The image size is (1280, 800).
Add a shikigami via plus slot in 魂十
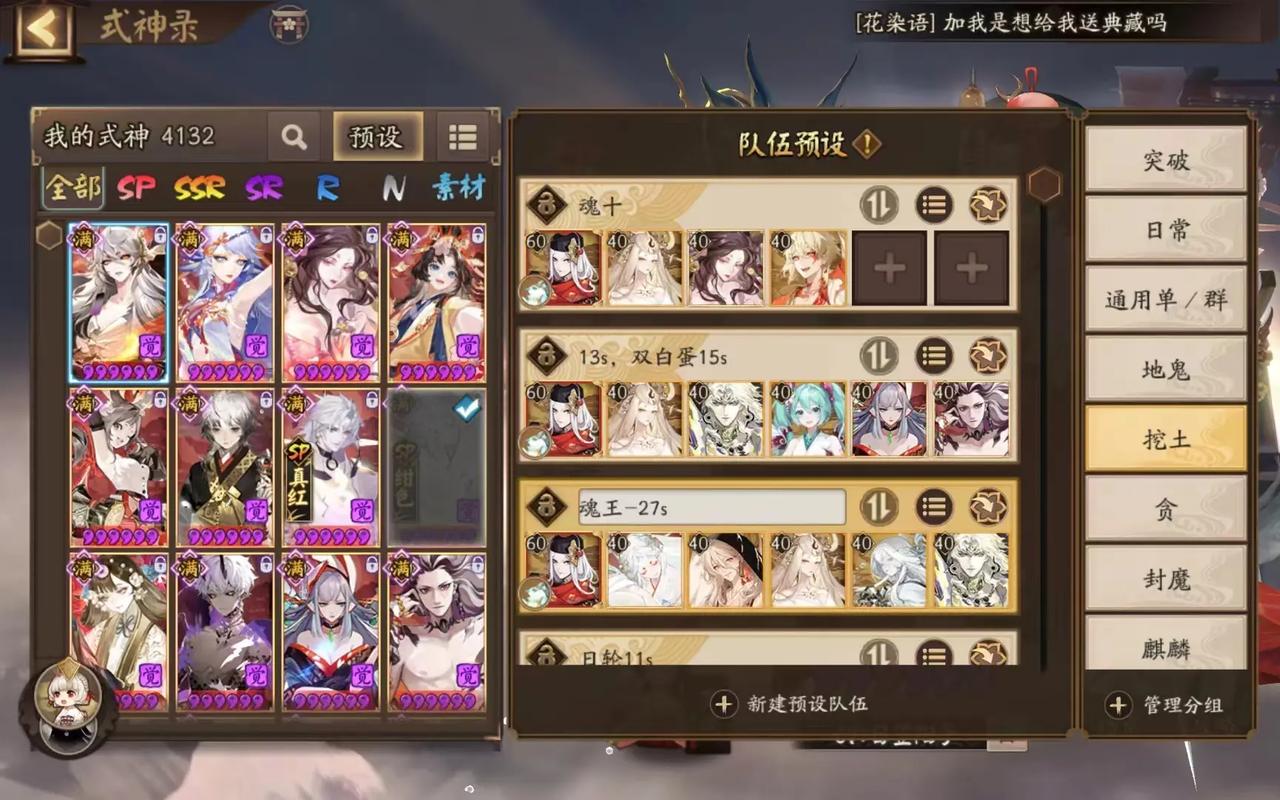click(888, 267)
